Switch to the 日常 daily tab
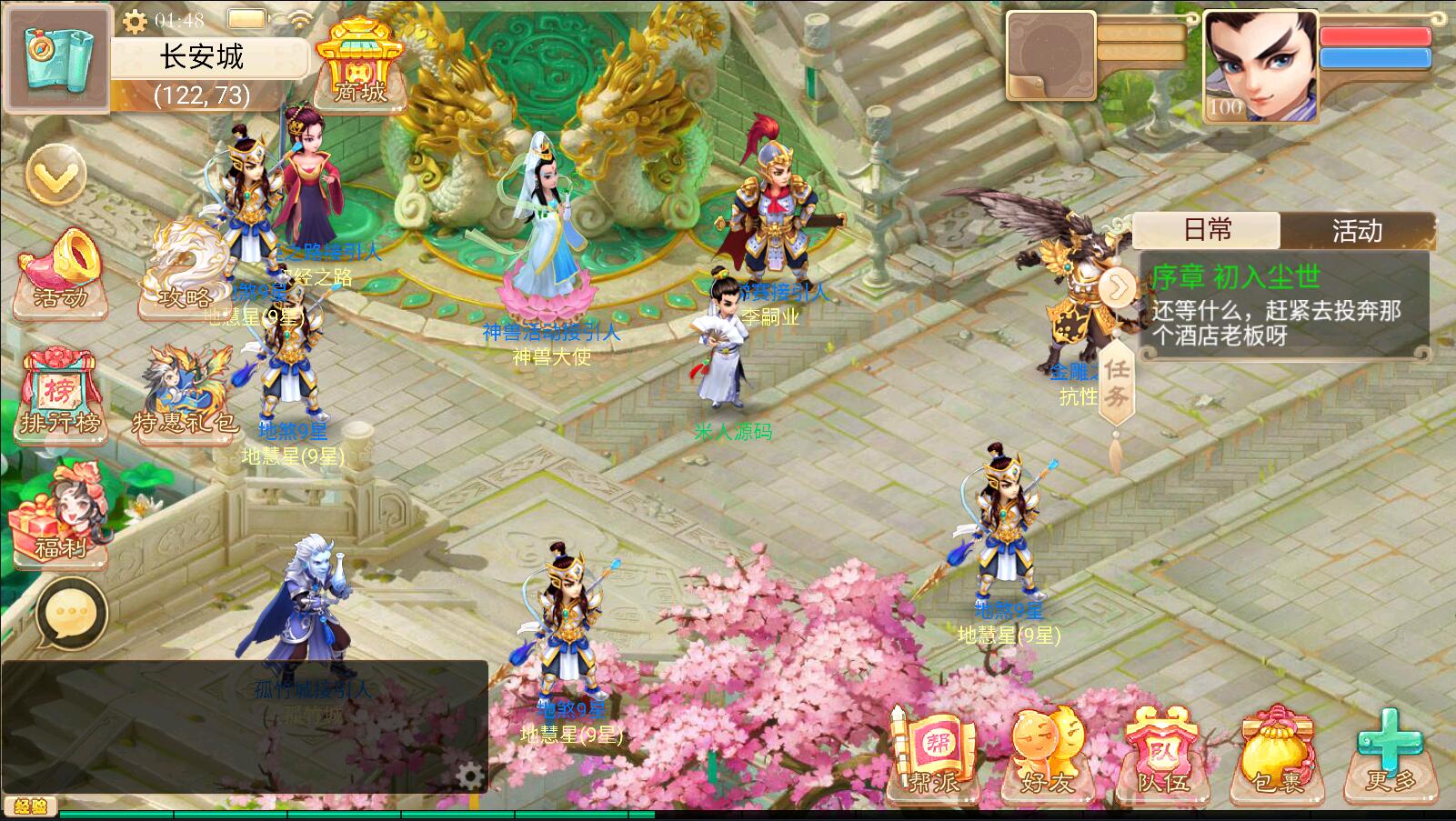1456x821 pixels. click(1207, 230)
